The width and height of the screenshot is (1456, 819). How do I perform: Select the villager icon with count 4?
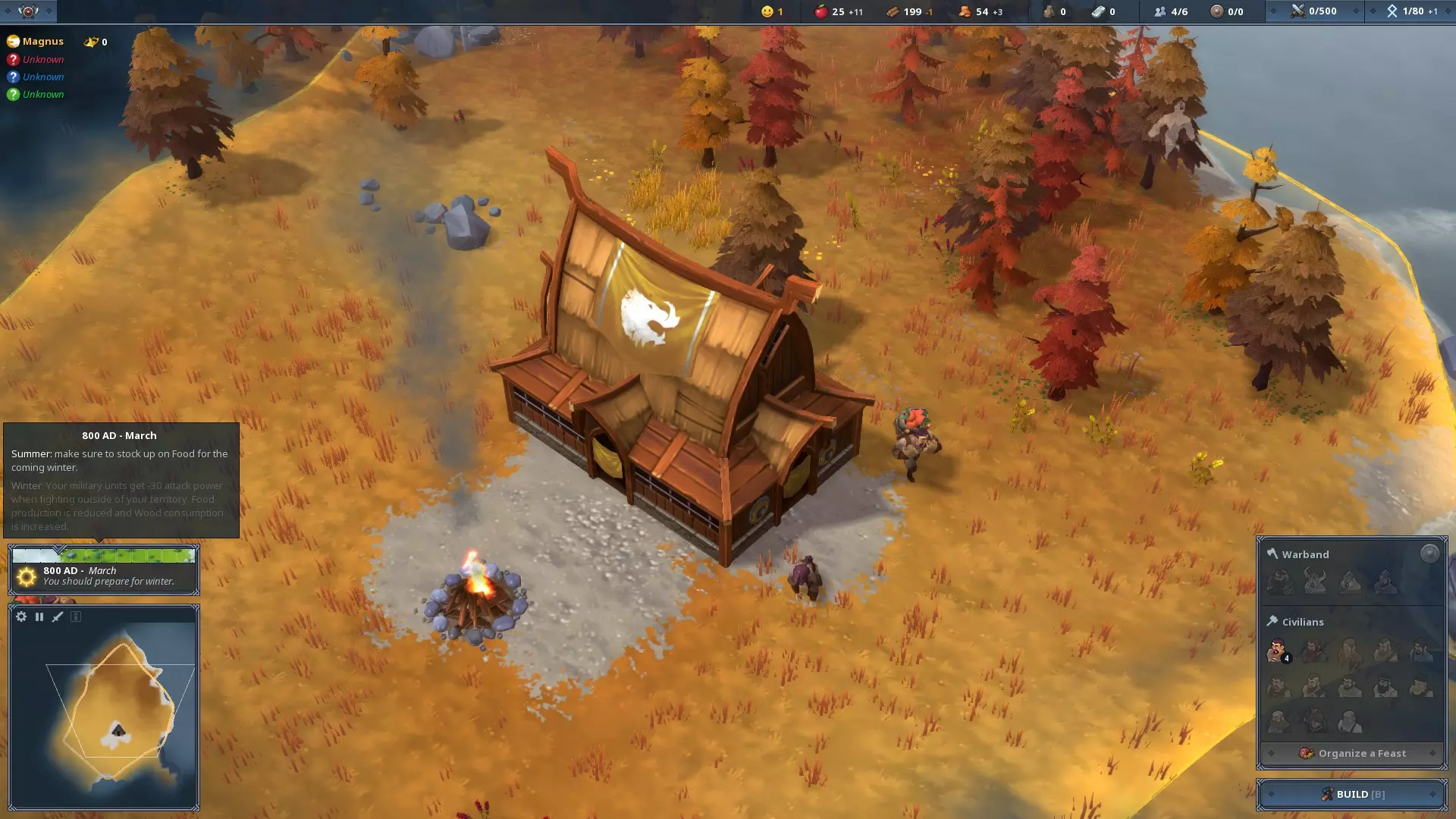point(1278,651)
